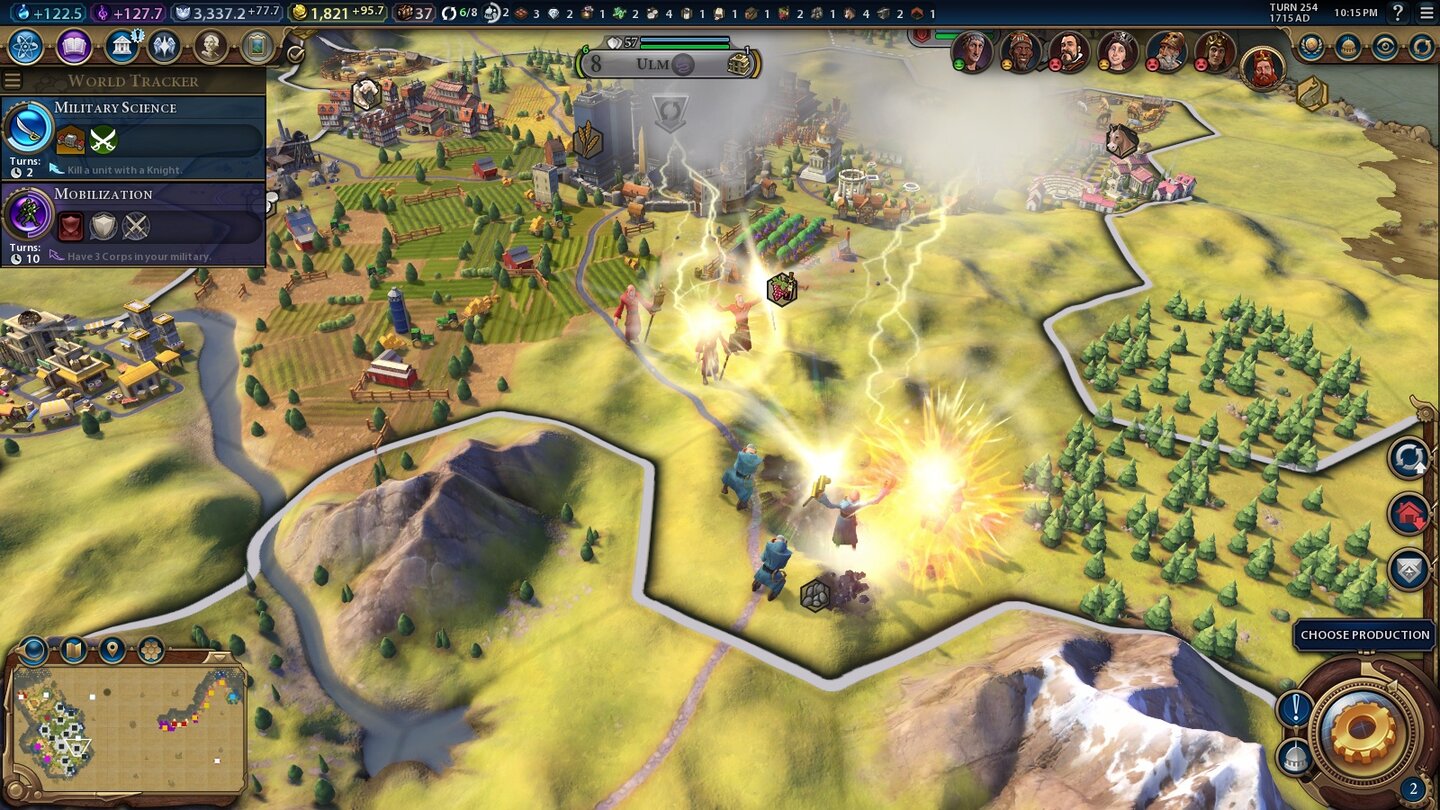This screenshot has height=810, width=1440.
Task: Open the Technology tree
Action: [24, 46]
